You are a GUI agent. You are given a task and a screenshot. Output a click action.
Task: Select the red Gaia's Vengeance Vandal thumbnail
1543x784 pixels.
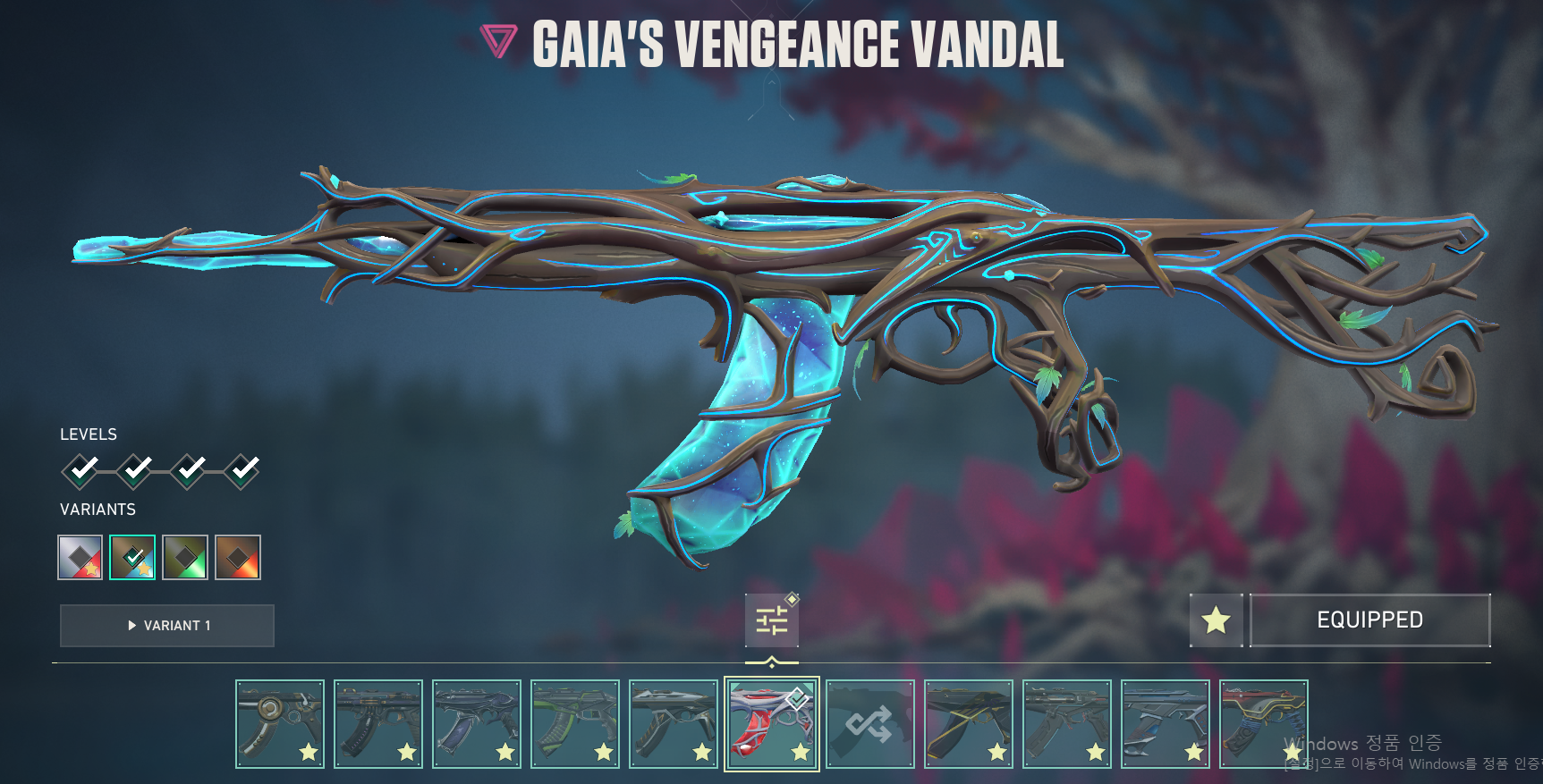click(x=771, y=723)
